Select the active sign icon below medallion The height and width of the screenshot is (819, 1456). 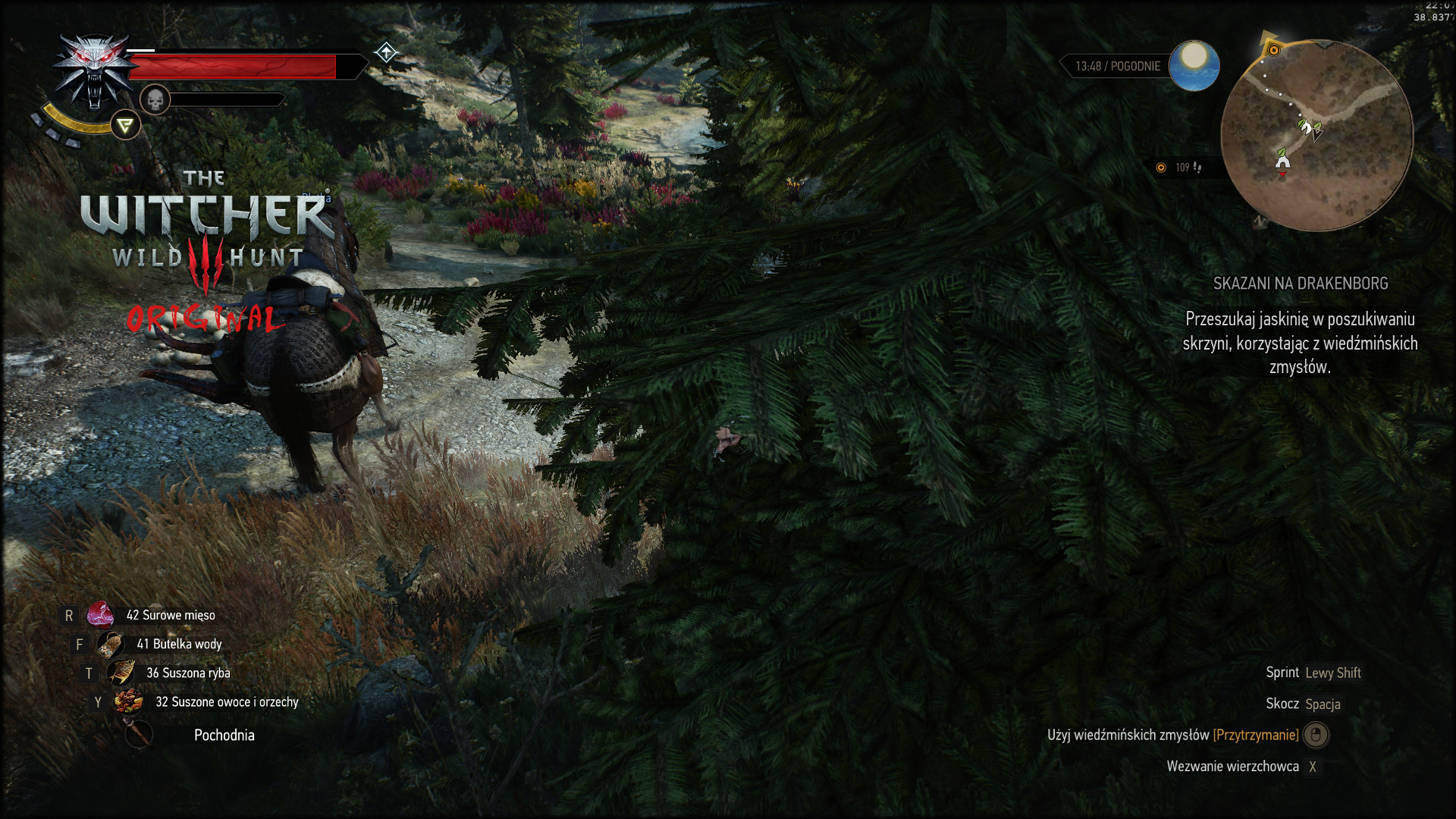coord(125,125)
